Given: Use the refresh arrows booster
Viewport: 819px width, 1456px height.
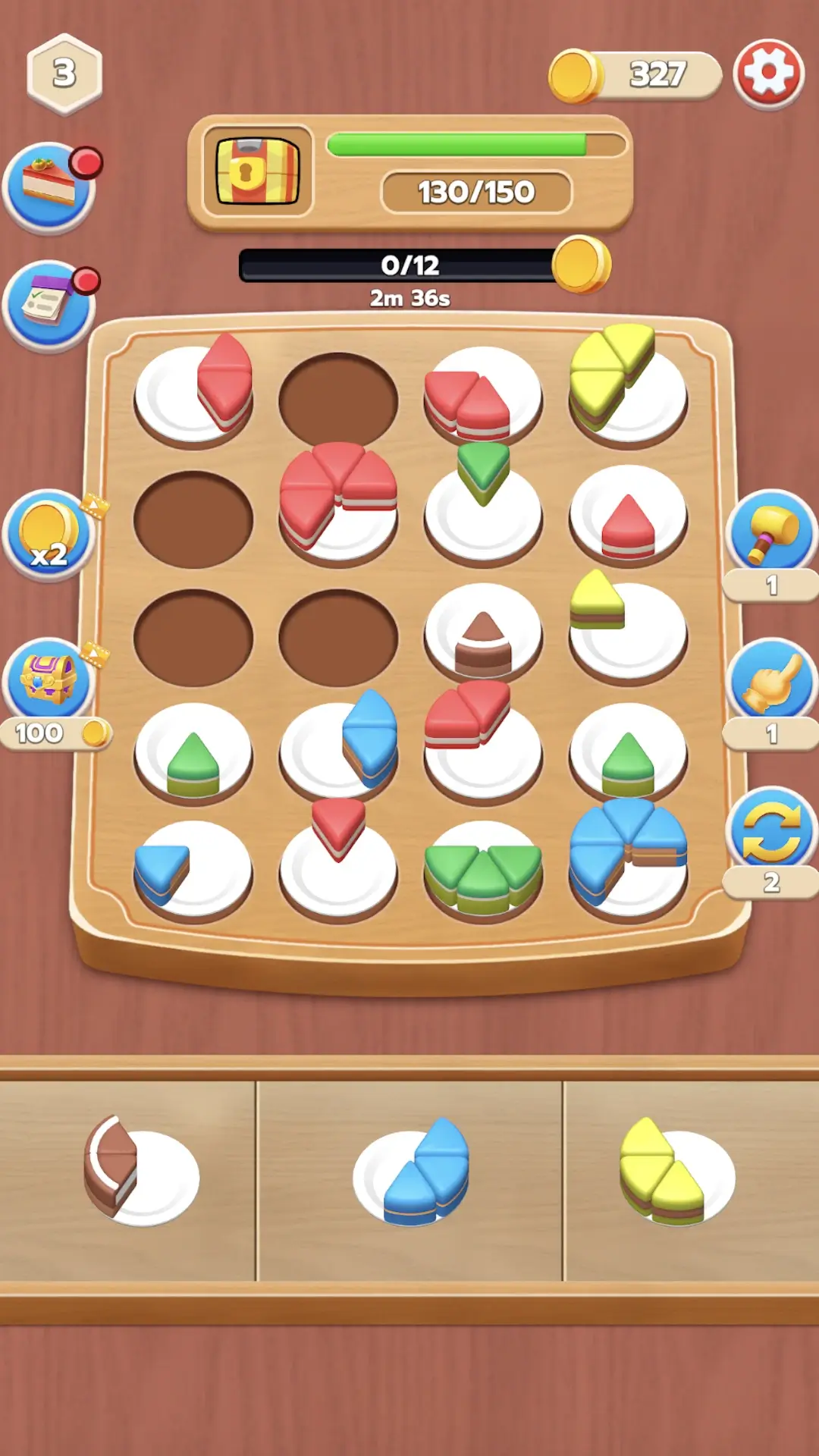Looking at the screenshot, I should click(771, 829).
